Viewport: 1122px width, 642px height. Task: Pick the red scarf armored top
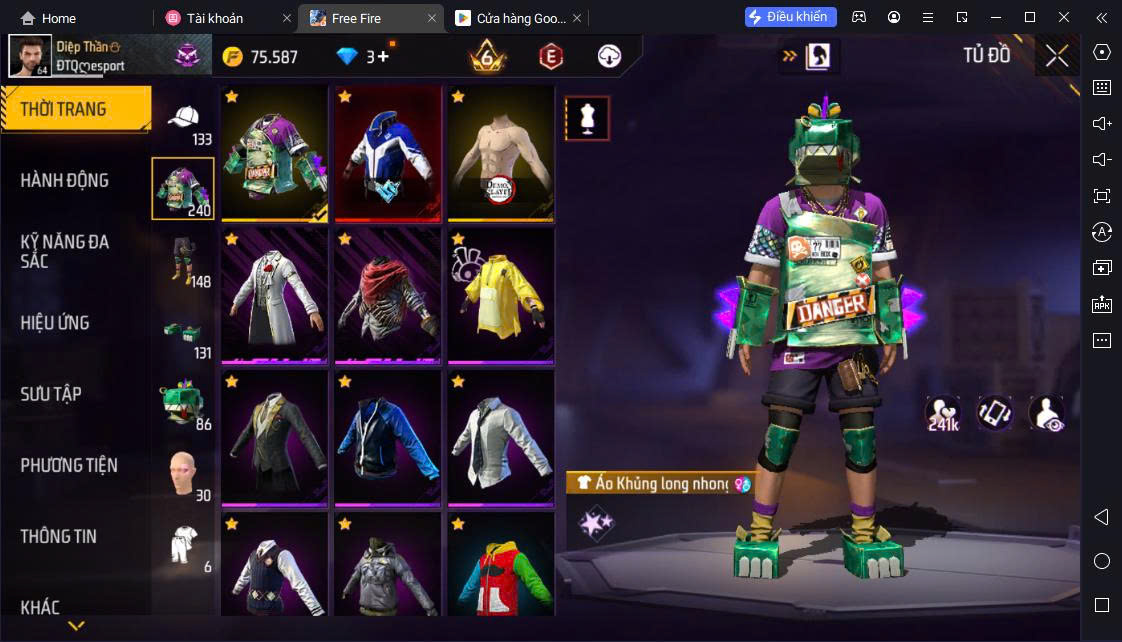tap(388, 296)
